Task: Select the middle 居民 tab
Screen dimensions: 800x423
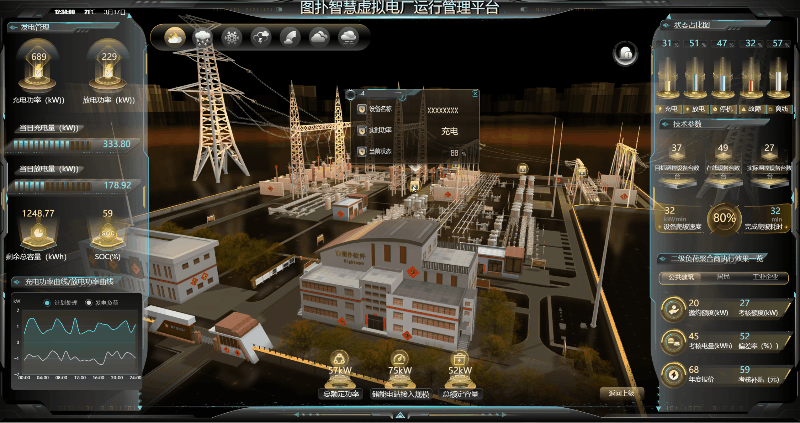Action: pyautogui.click(x=723, y=277)
